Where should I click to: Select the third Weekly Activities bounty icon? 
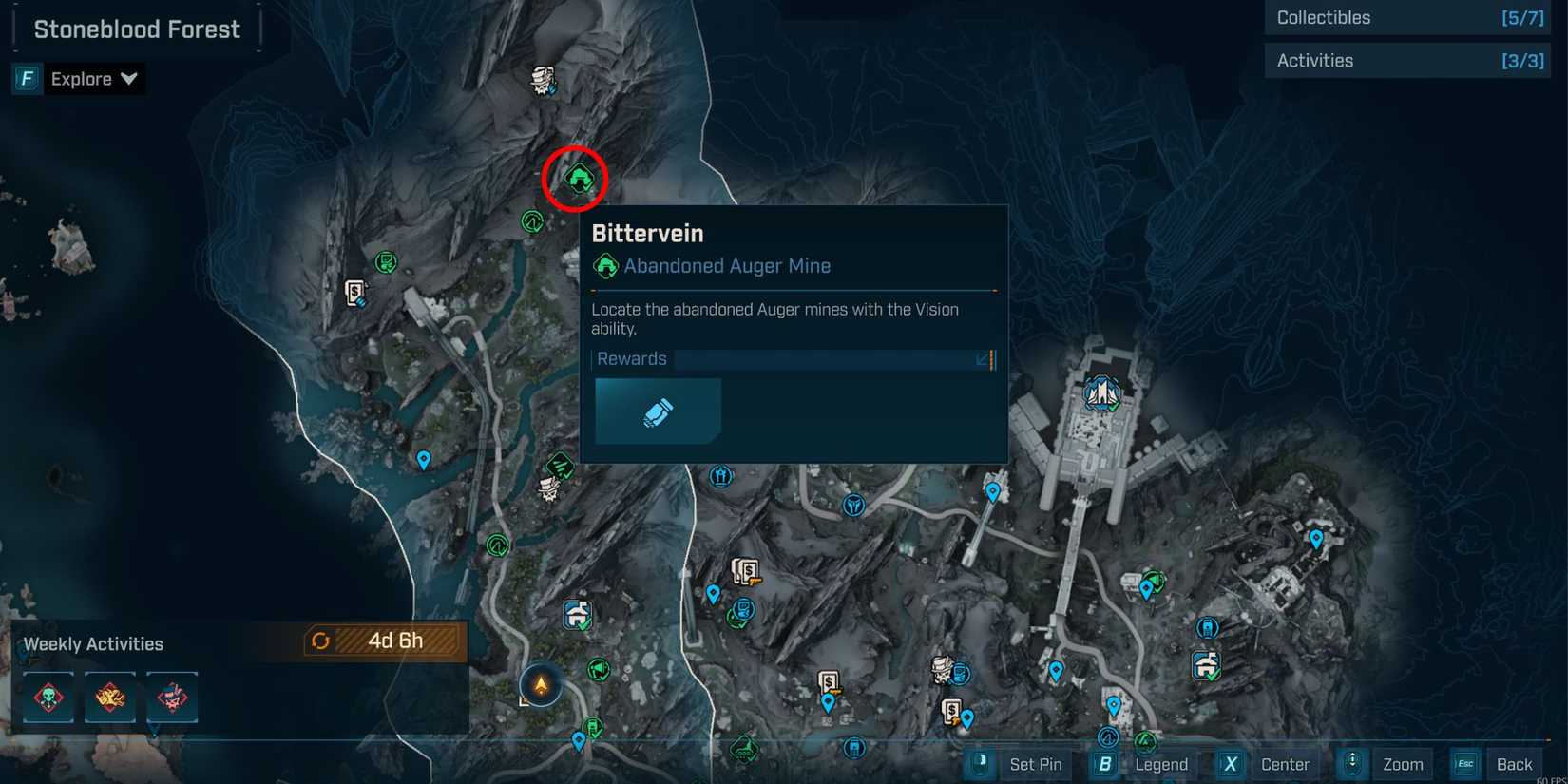171,697
